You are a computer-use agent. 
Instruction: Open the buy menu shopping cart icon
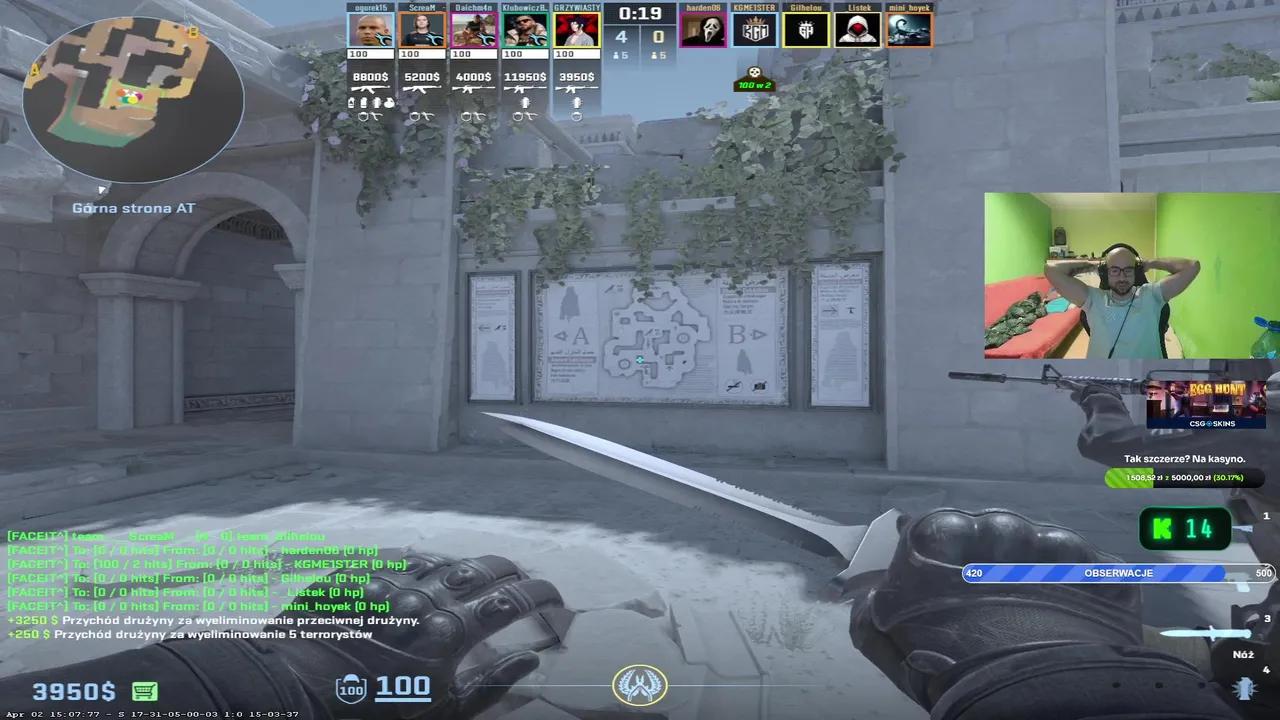click(146, 690)
